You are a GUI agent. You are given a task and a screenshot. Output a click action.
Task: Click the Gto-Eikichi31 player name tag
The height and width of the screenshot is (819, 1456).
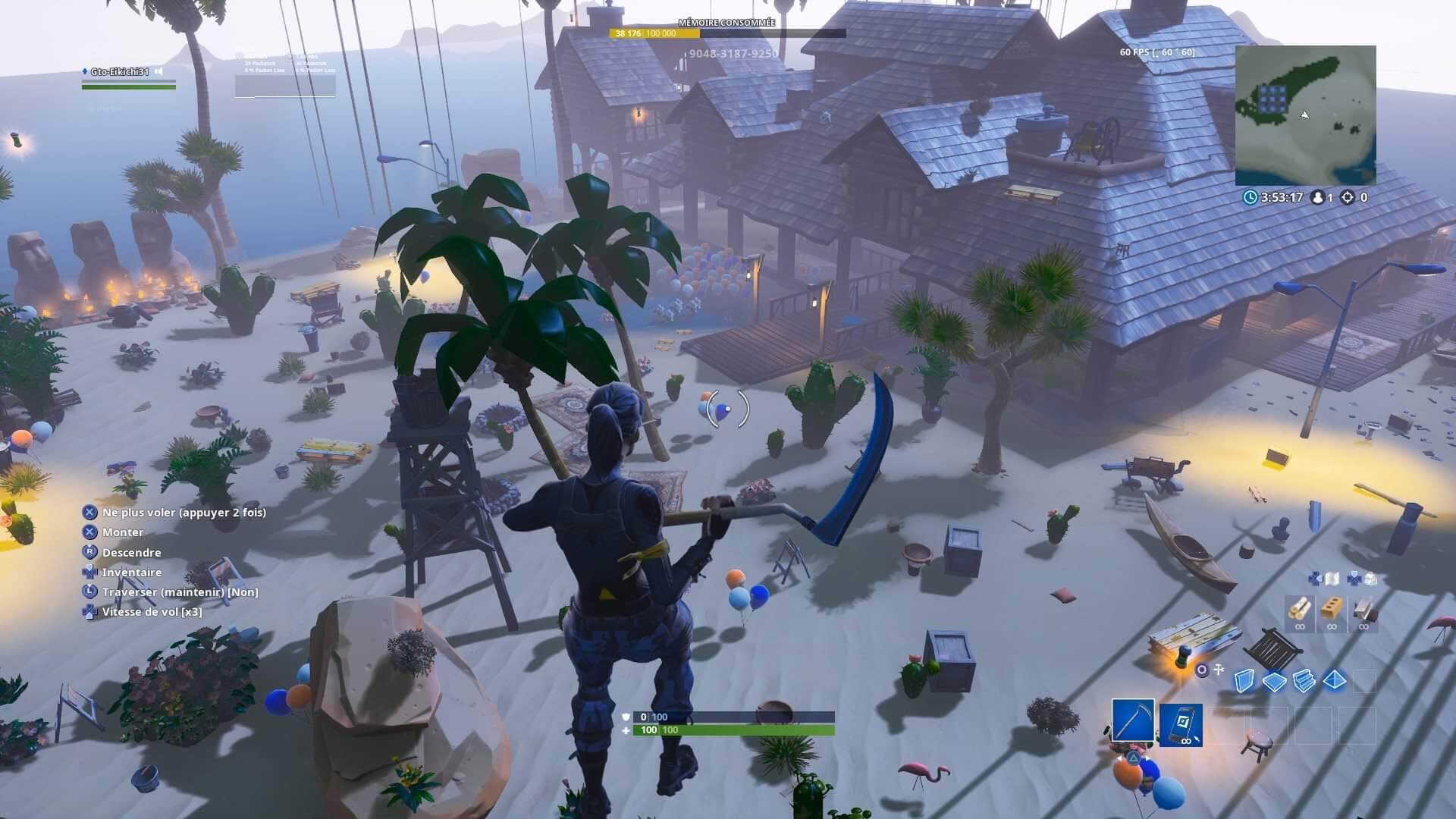(120, 71)
